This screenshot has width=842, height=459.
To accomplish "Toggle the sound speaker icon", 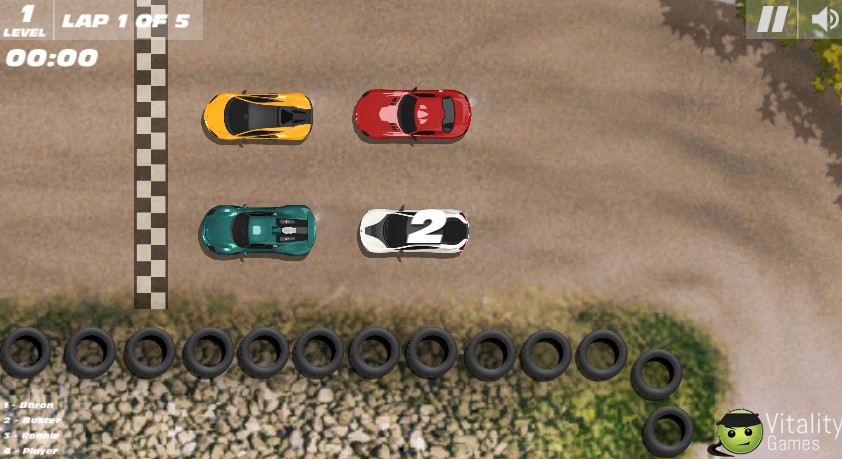I will coord(823,19).
